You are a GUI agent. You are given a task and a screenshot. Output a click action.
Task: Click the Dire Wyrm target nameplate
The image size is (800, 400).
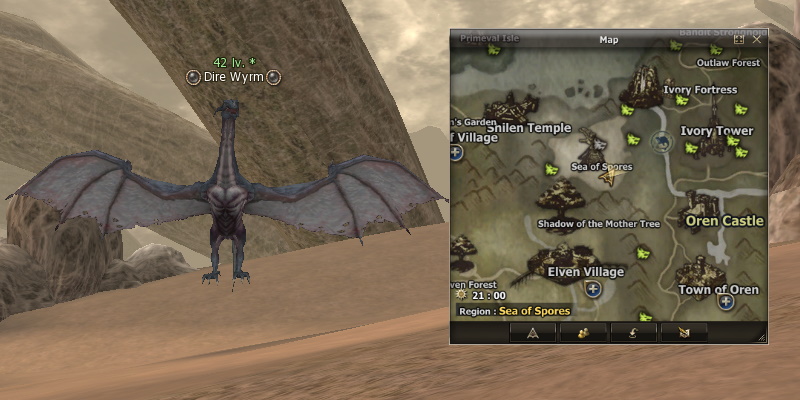(x=233, y=77)
